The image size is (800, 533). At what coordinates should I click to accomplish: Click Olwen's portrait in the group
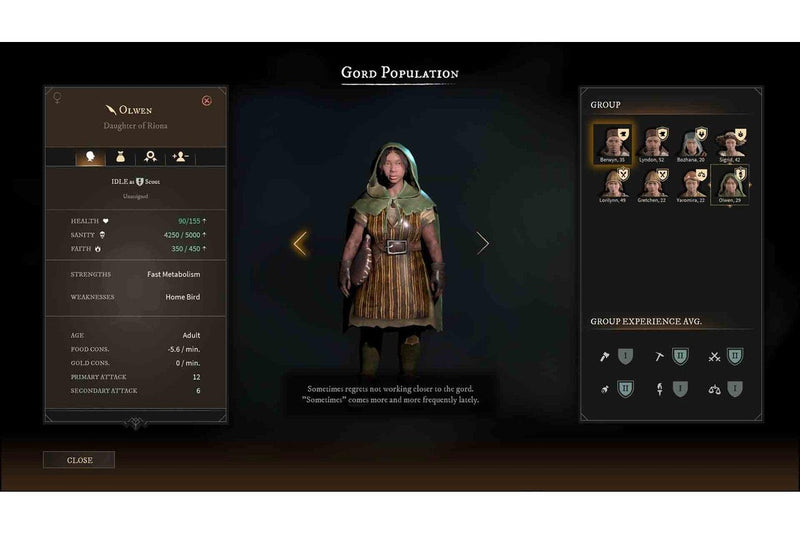(734, 183)
